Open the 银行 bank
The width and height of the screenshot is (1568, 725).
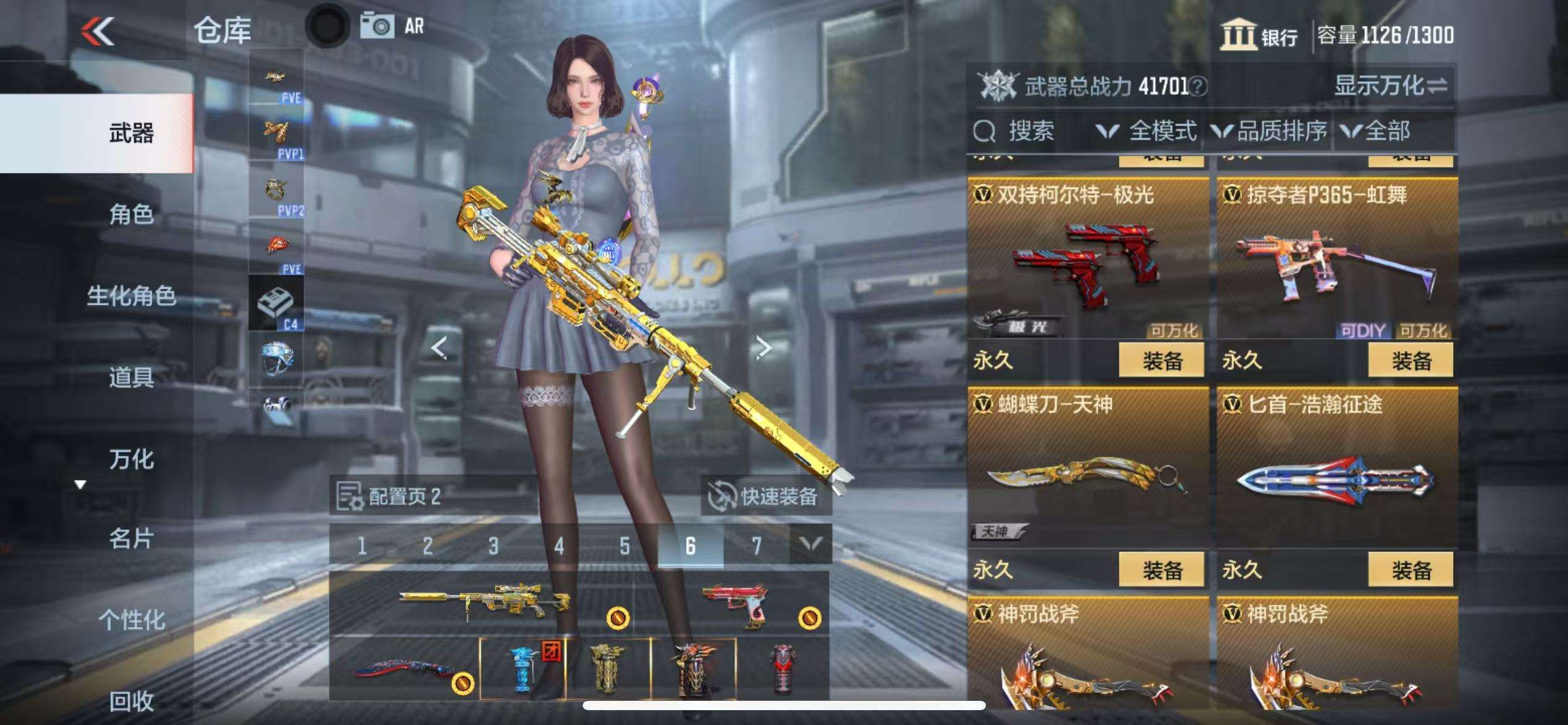[1260, 35]
